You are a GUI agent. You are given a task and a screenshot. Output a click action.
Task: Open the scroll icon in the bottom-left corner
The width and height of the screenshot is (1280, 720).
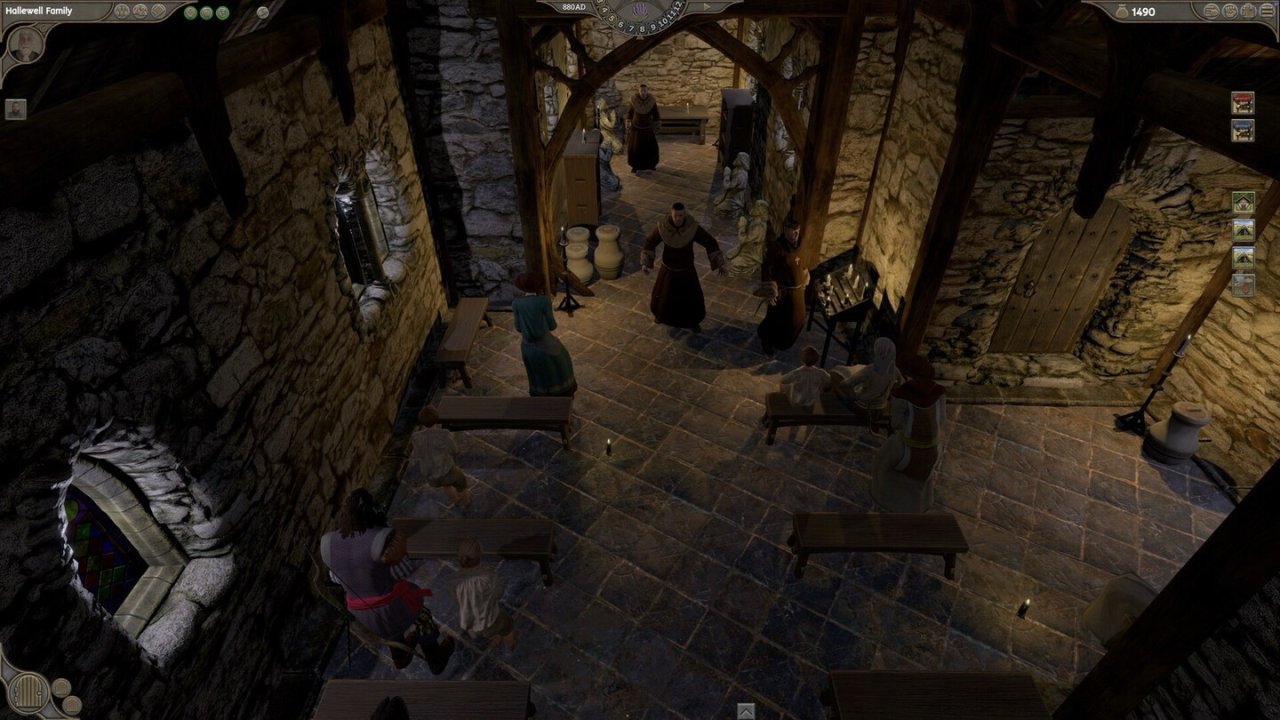click(x=29, y=692)
